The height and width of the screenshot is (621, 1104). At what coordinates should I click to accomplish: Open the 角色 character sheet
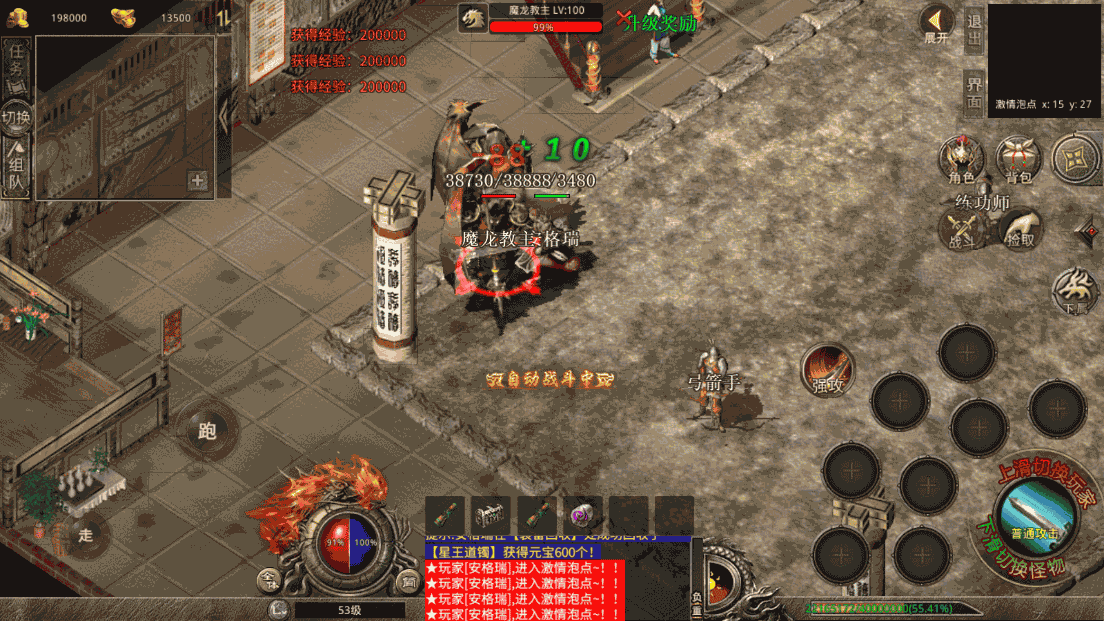click(x=961, y=160)
